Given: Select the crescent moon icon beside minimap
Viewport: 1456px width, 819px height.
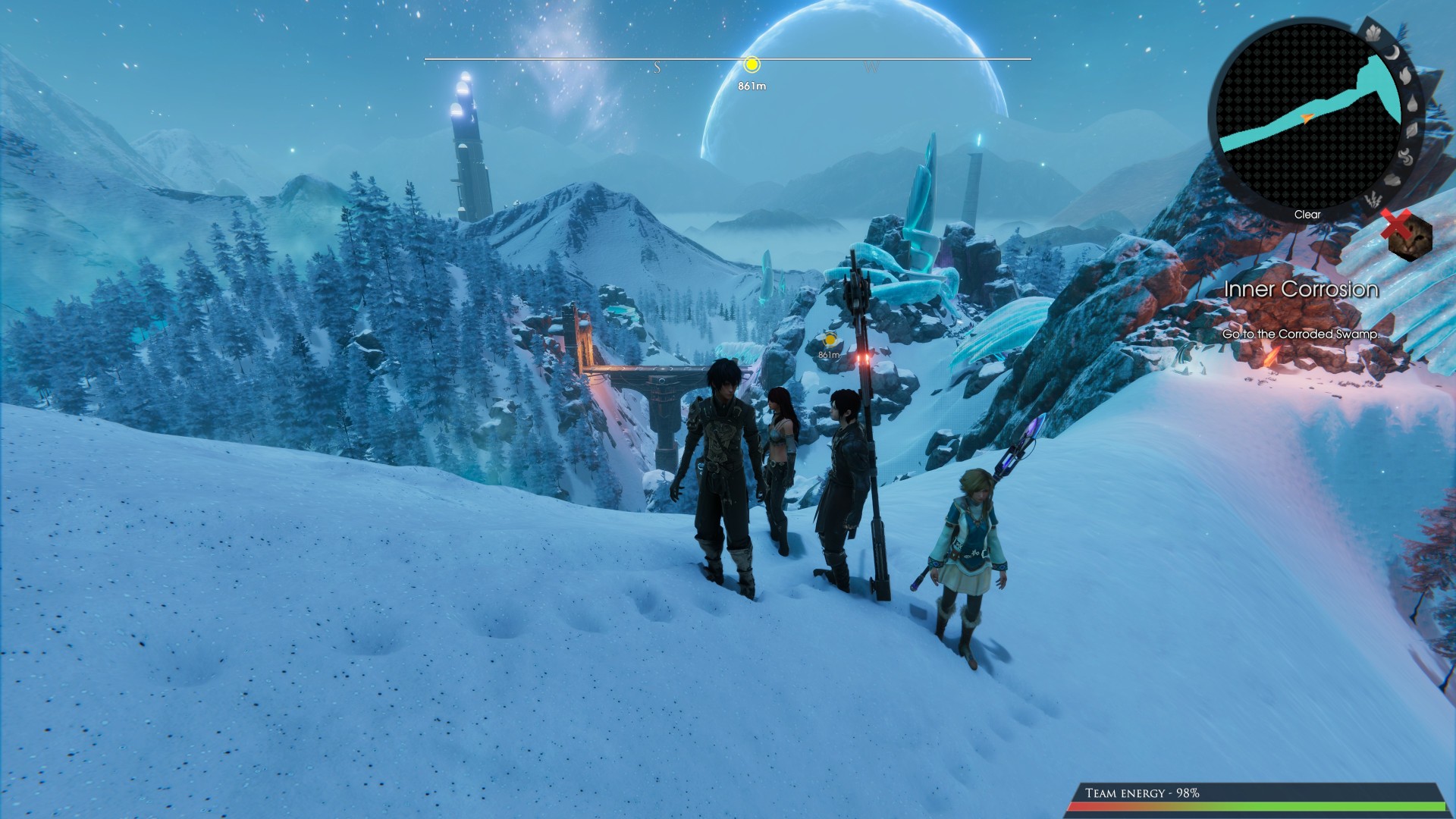Looking at the screenshot, I should coord(1393,52).
